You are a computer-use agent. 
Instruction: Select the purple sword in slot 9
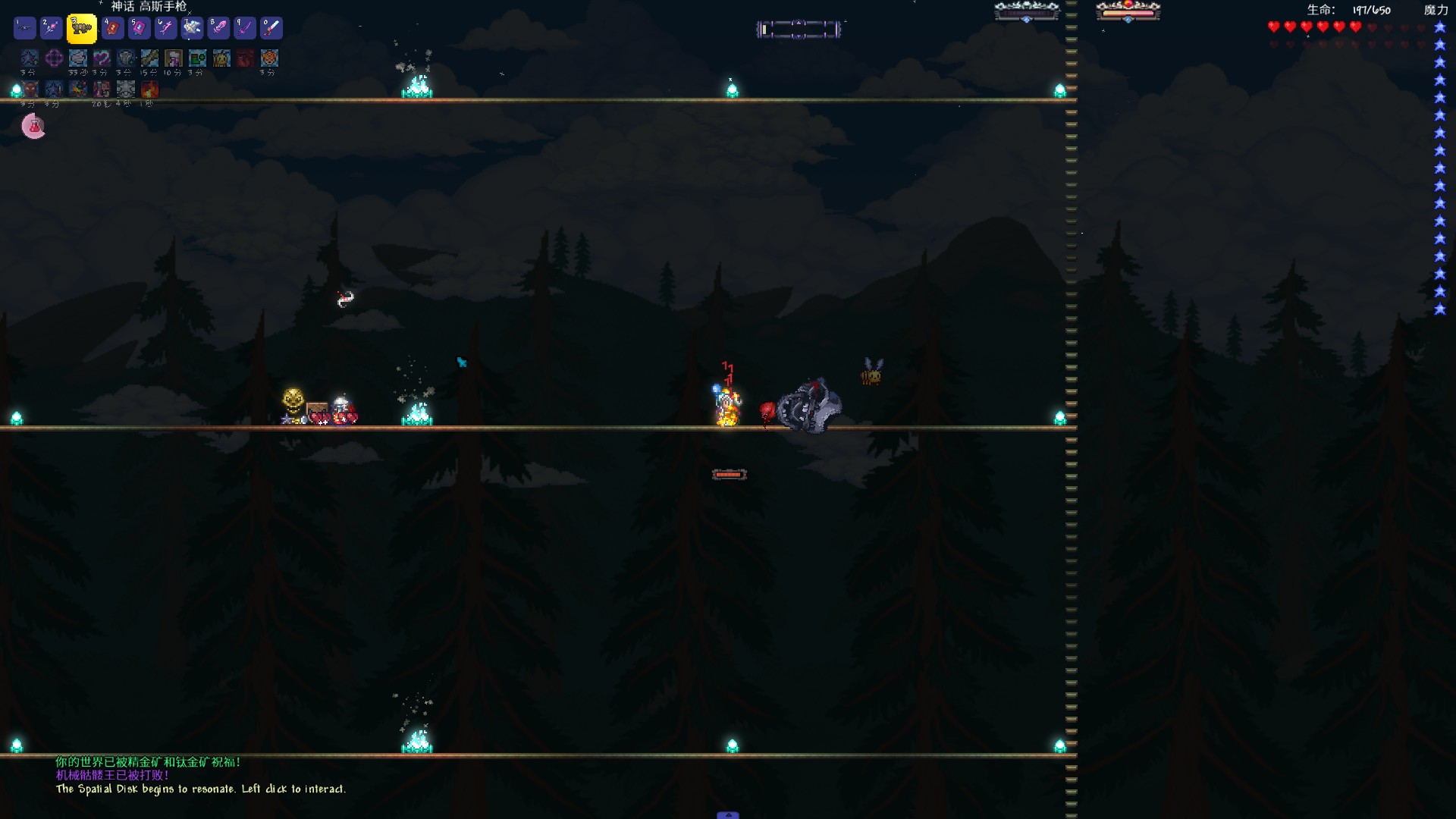pos(245,29)
